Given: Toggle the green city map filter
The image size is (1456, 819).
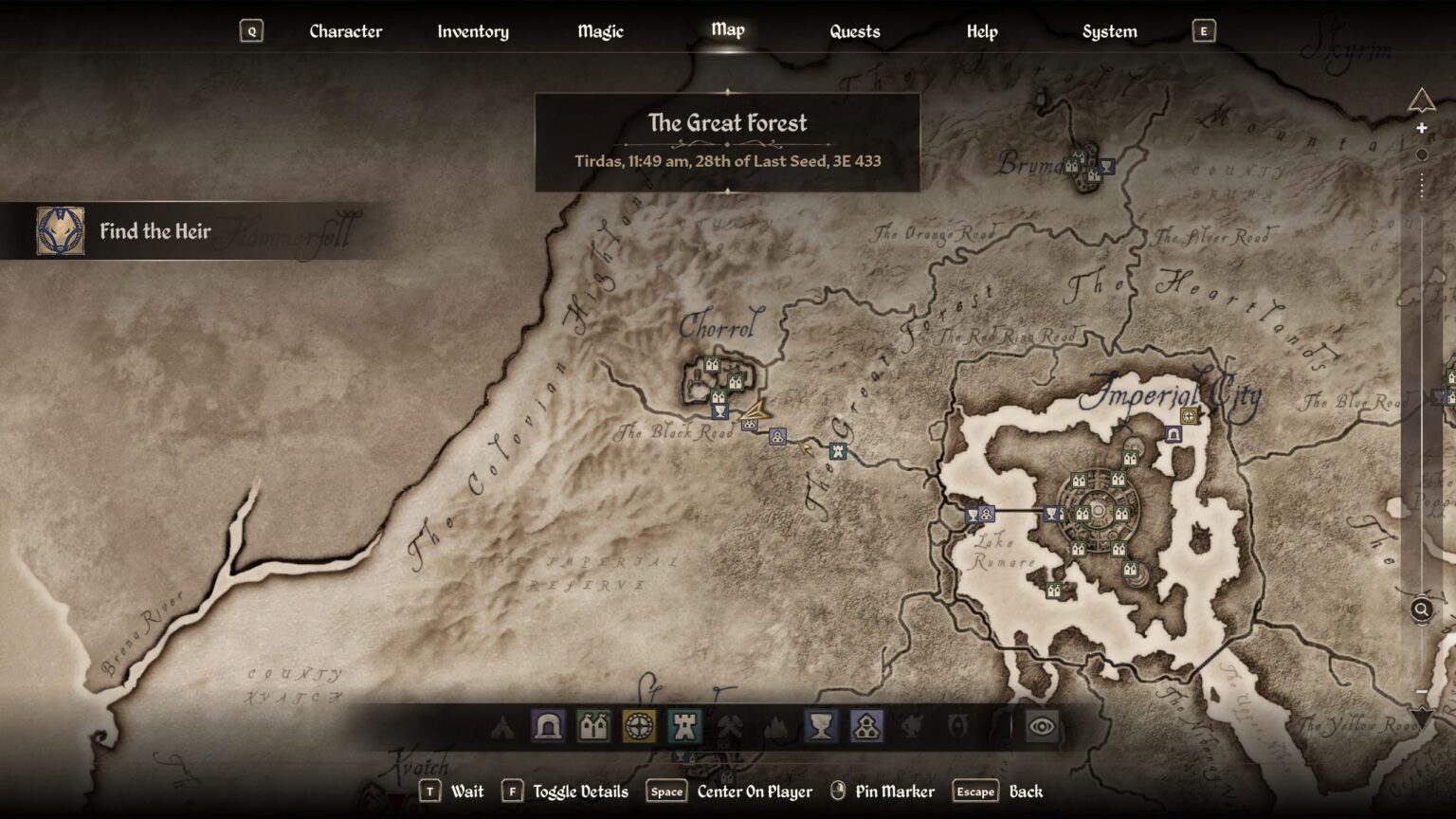Looking at the screenshot, I should click(x=592, y=727).
